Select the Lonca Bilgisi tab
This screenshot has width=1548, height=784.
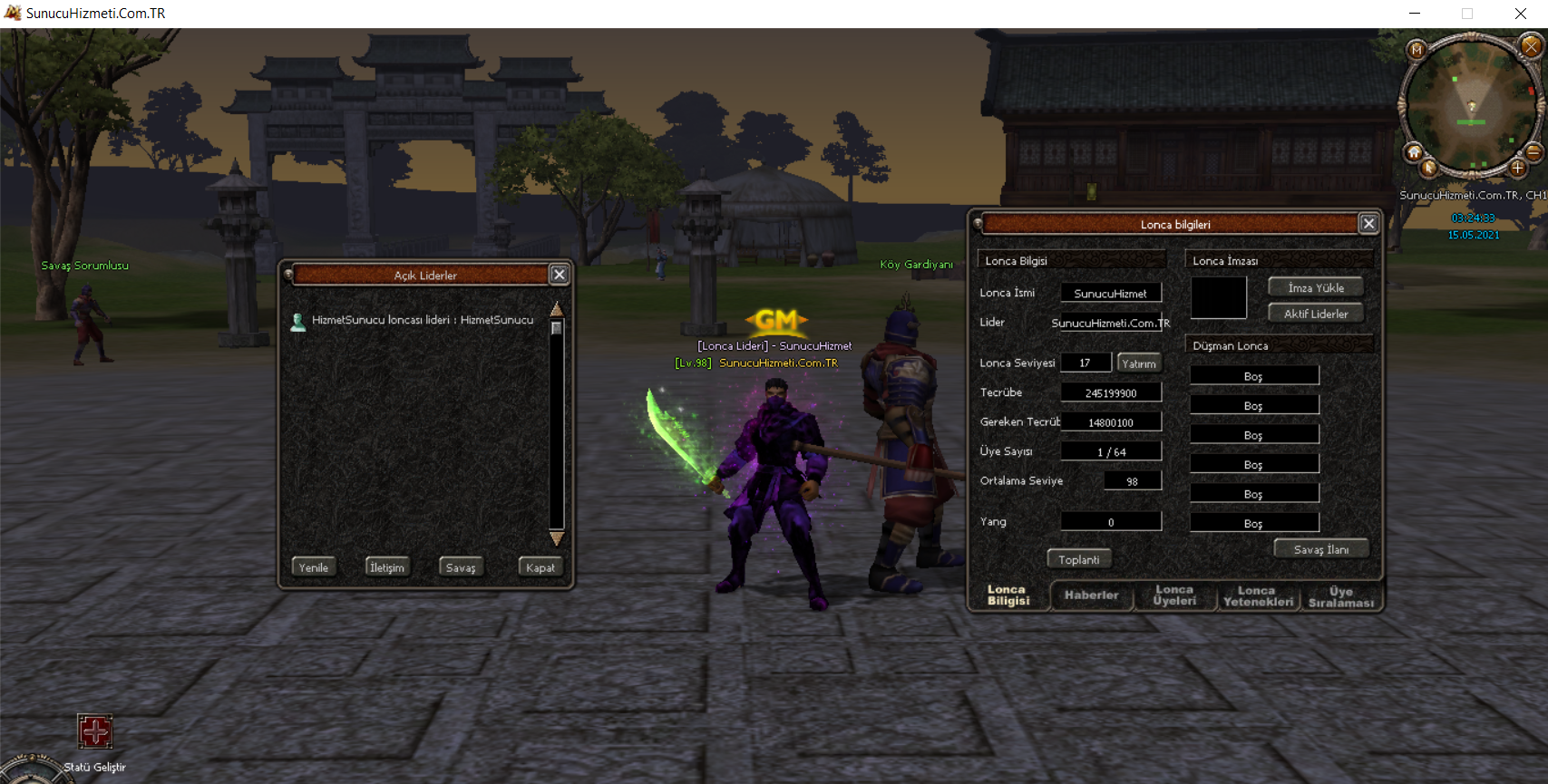(x=1008, y=595)
